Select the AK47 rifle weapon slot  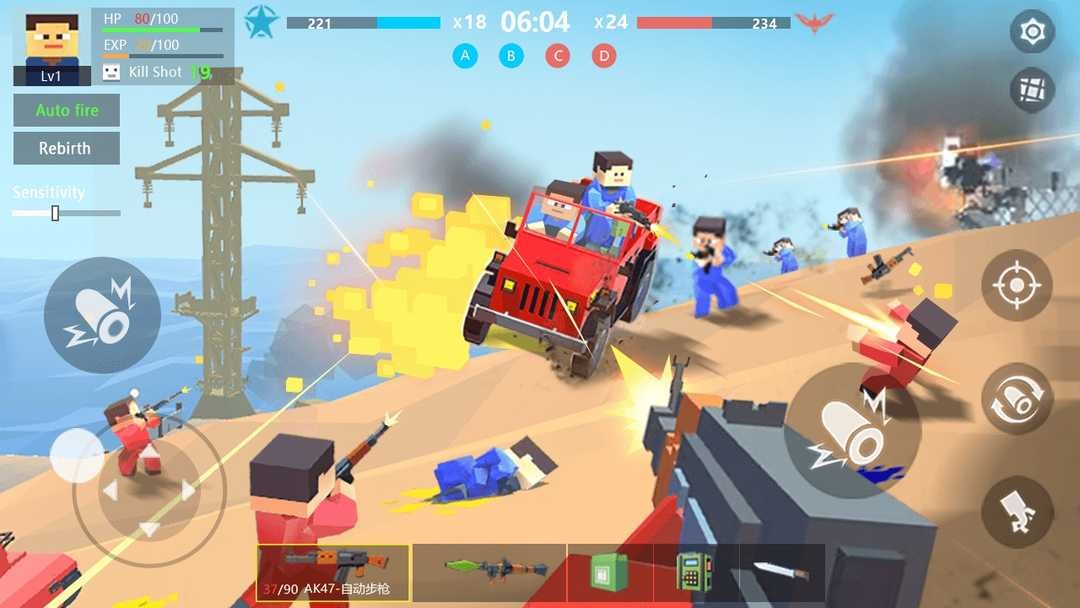pyautogui.click(x=333, y=573)
